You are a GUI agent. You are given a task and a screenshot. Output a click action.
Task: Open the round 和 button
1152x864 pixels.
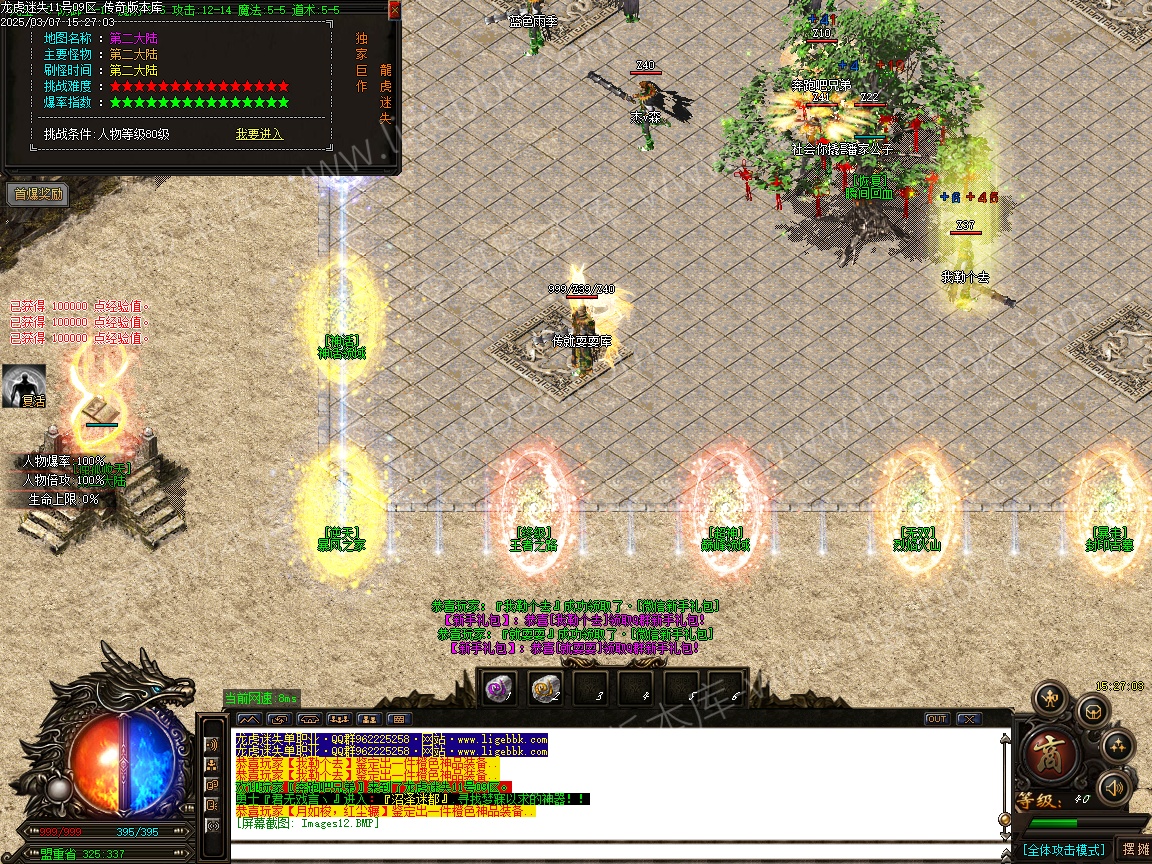(x=1050, y=697)
